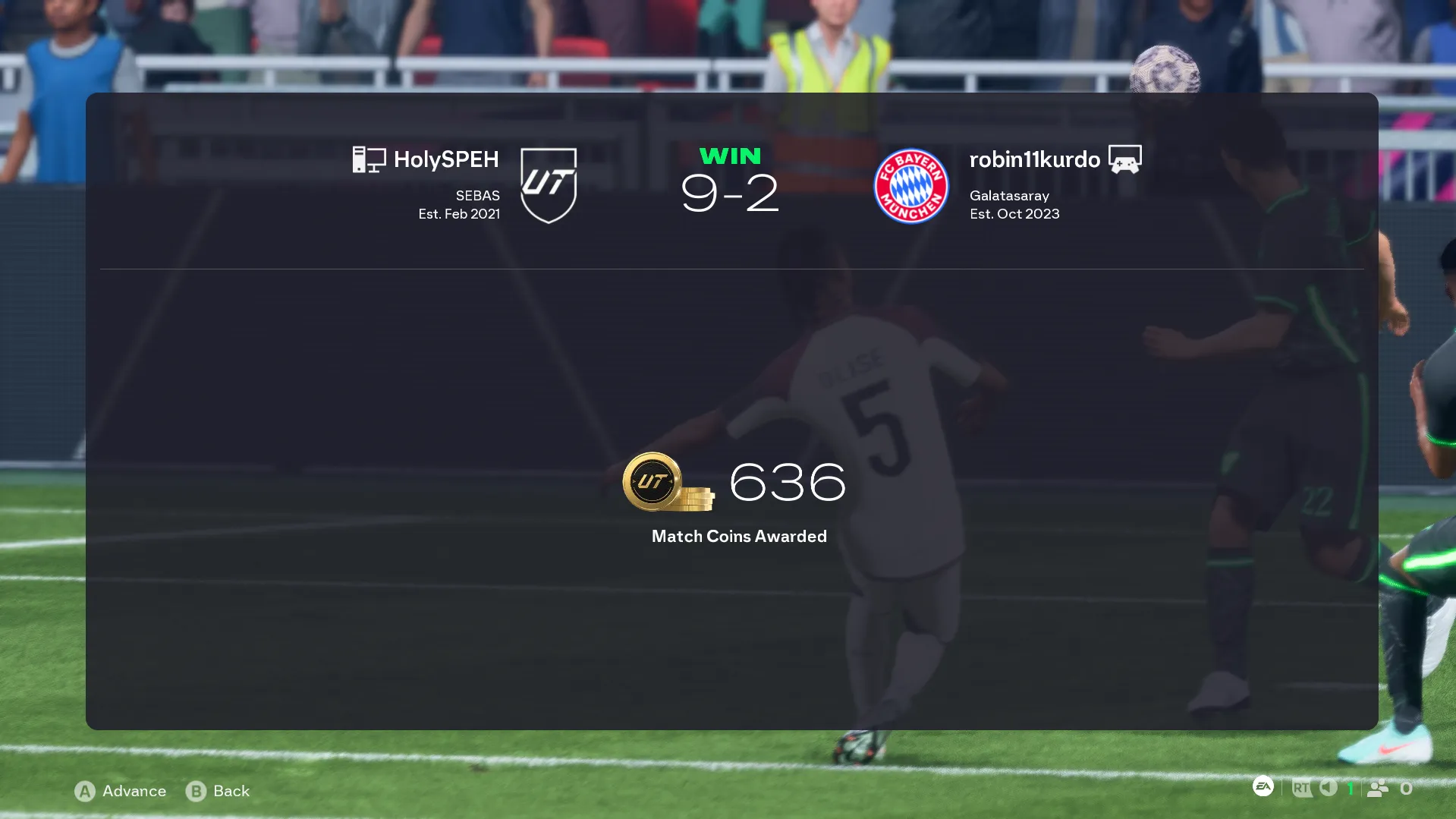Open the friends party icon

[x=1378, y=789]
